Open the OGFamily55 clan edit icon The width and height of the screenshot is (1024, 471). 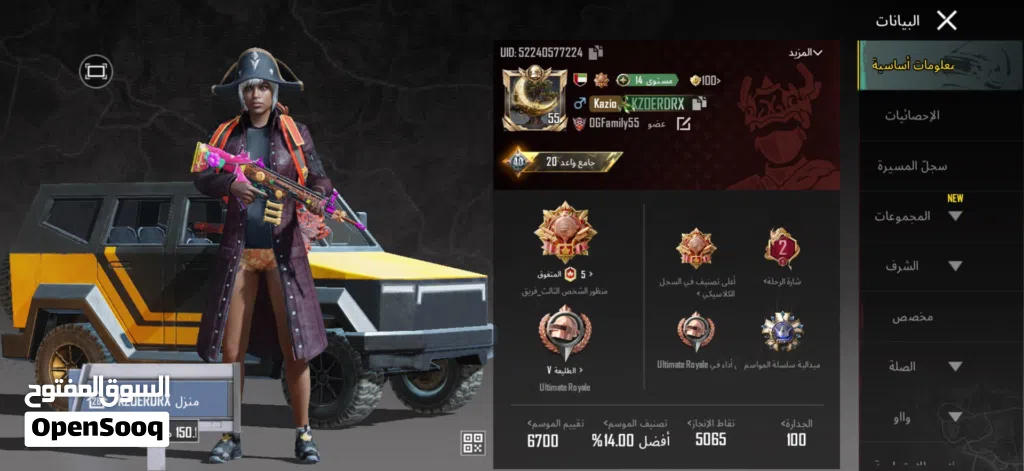(684, 124)
